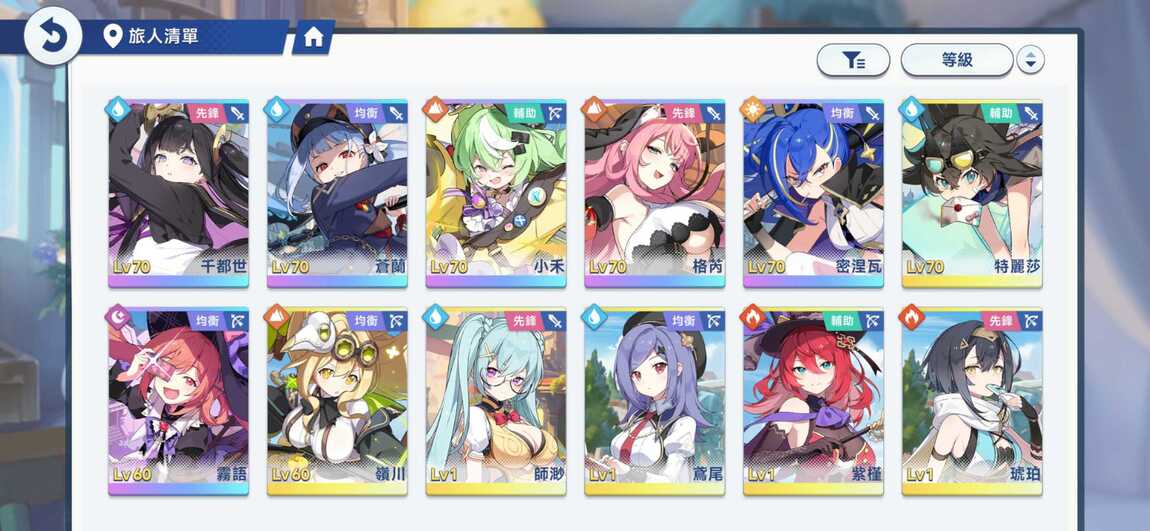Open the traveler filter options
This screenshot has height=531, width=1150.
(x=853, y=60)
